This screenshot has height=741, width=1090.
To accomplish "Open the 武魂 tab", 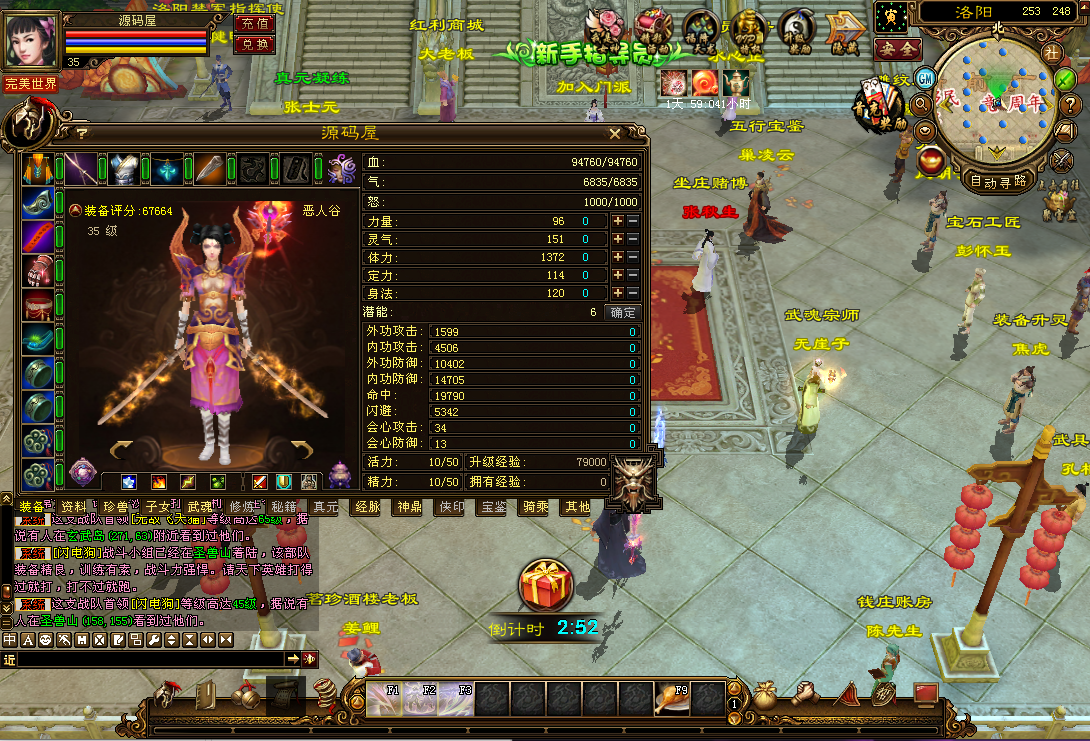I will click(x=200, y=507).
